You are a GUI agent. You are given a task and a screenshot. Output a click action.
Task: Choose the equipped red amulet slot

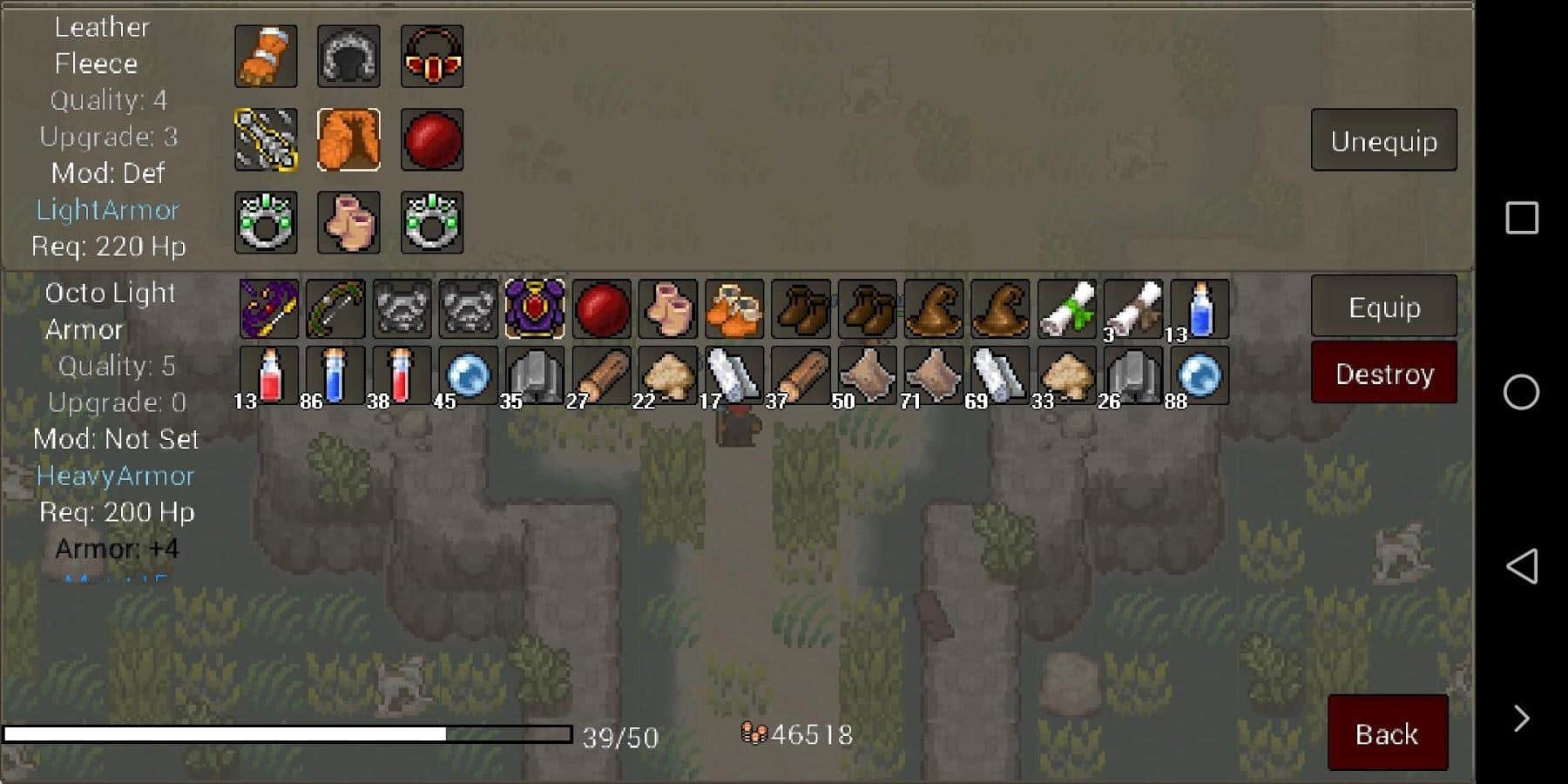pyautogui.click(x=432, y=57)
